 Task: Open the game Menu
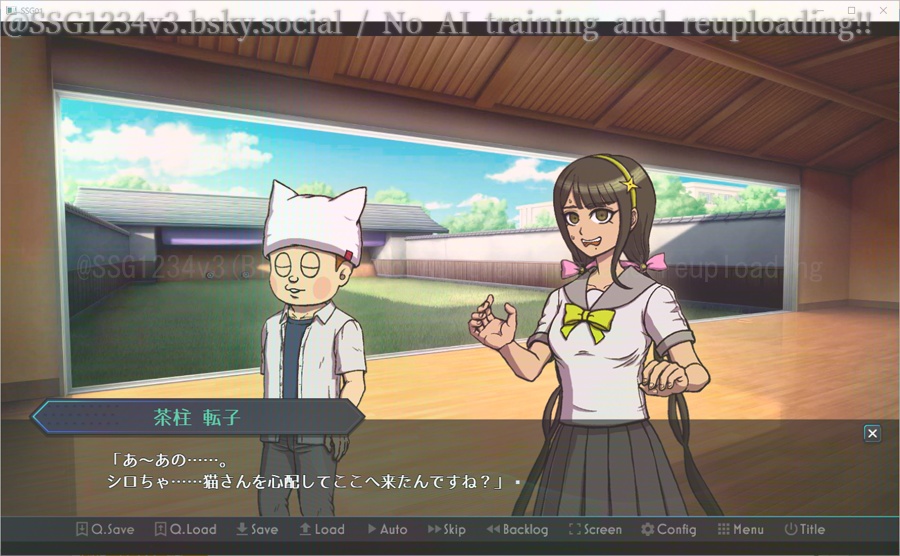(x=740, y=529)
